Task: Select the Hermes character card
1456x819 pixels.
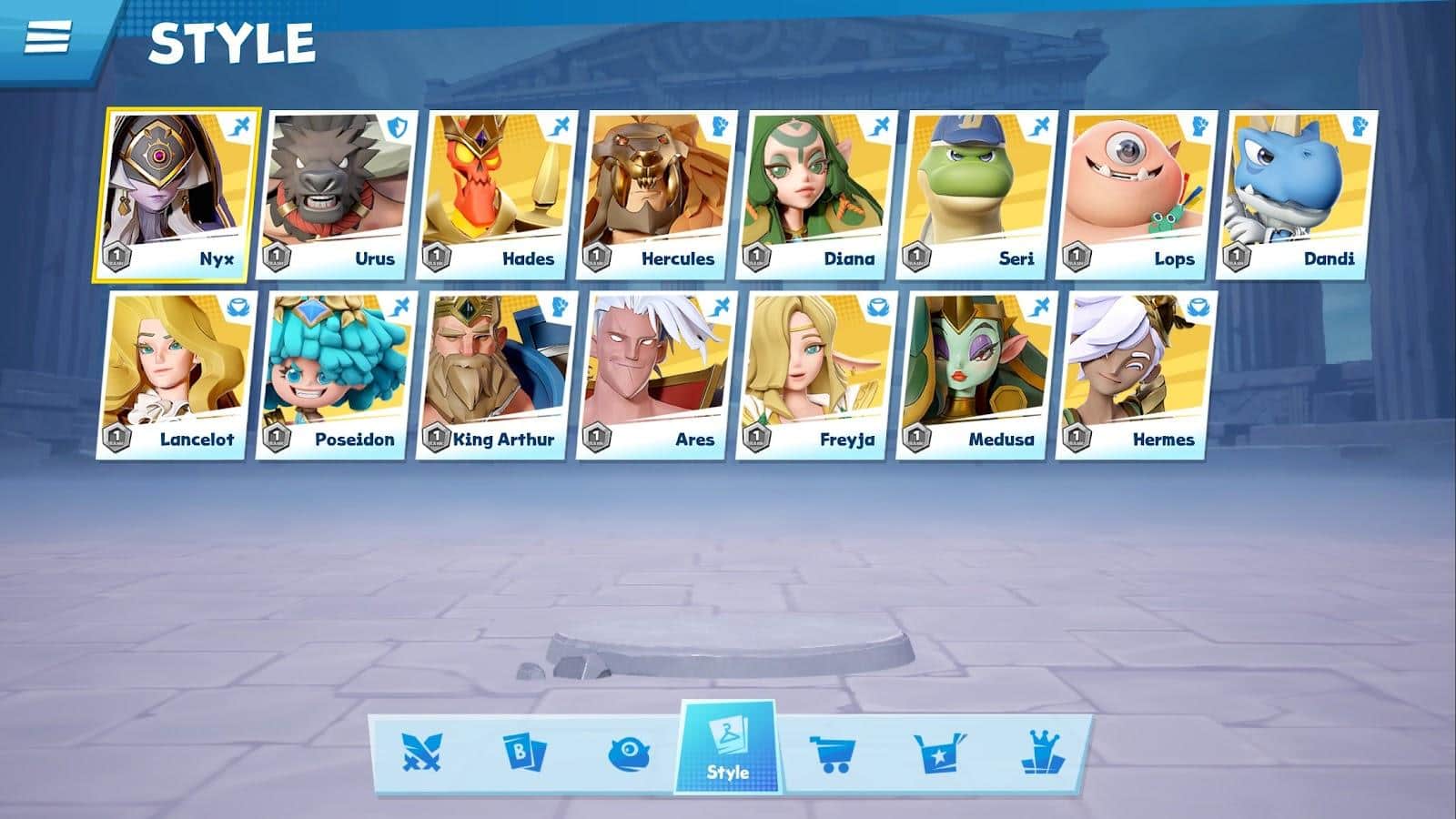Action: pos(1137,375)
